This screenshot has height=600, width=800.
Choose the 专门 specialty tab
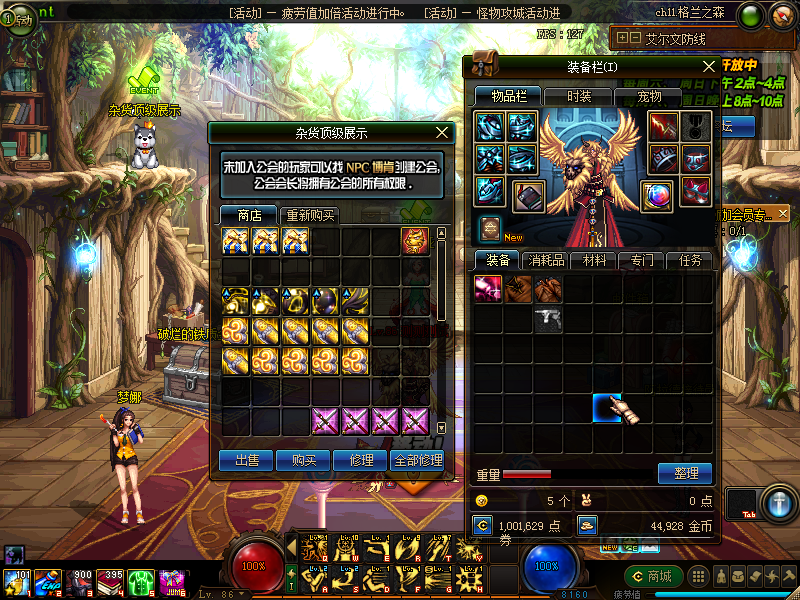642,260
